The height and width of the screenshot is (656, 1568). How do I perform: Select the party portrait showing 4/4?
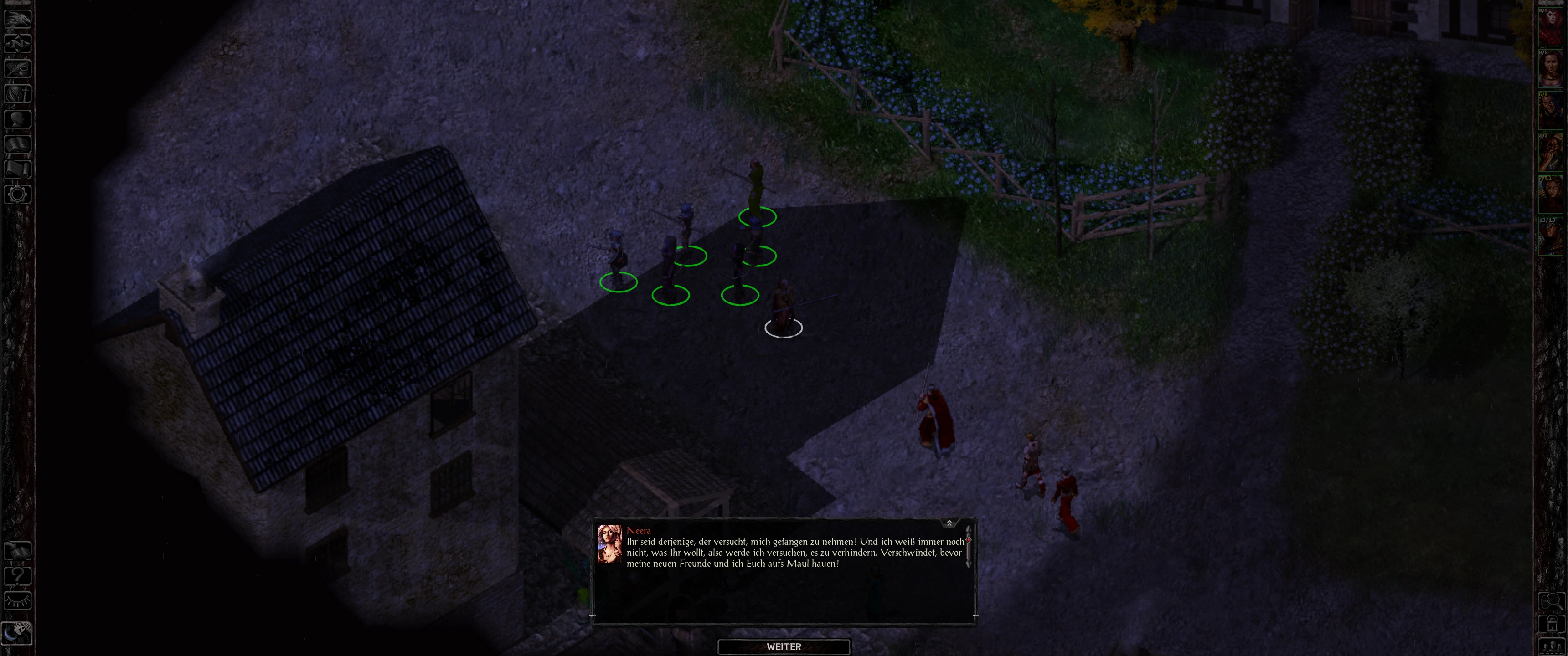pos(1550,154)
